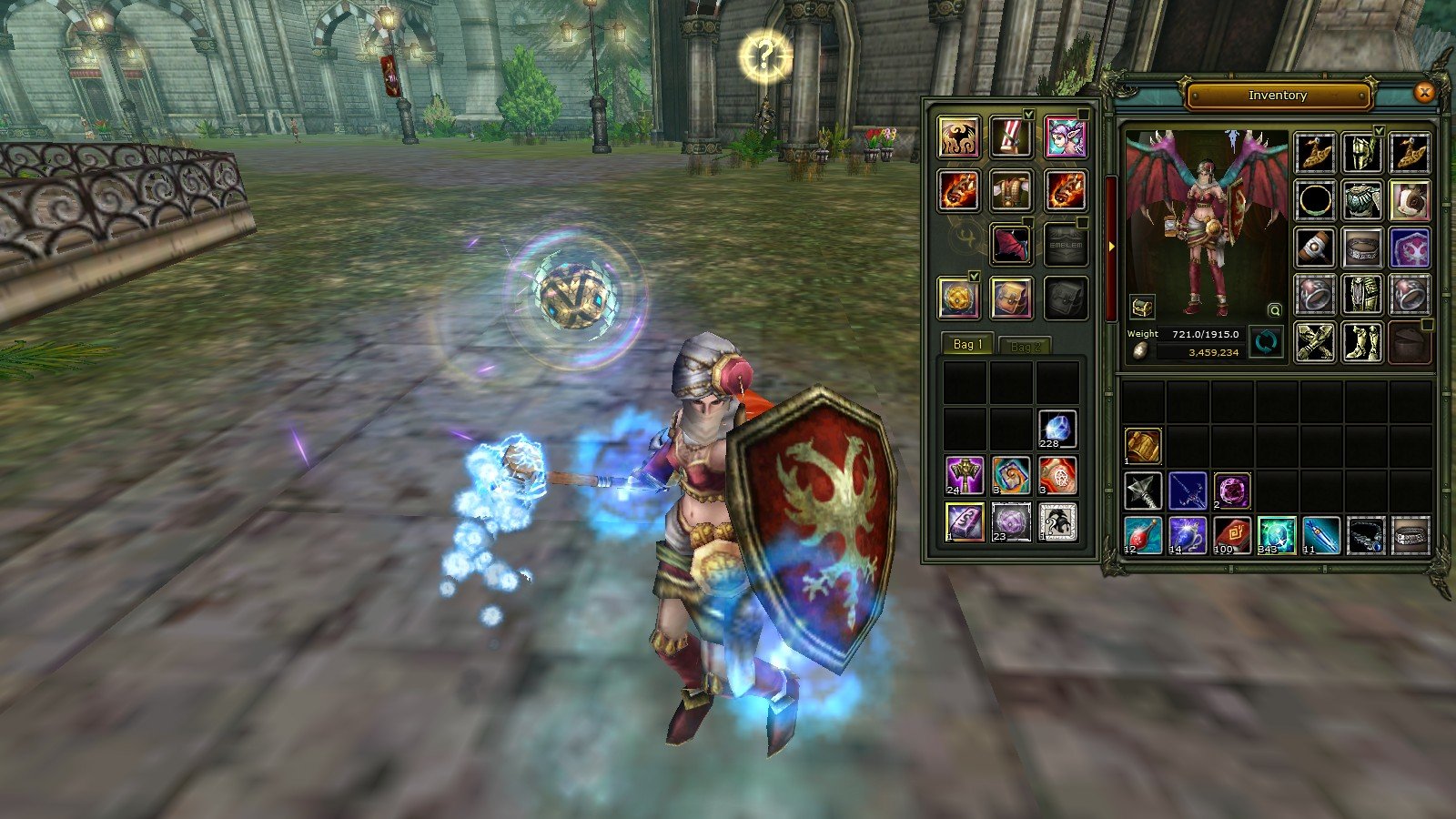
Task: Click the blue gem stack of 228
Action: (x=1056, y=426)
